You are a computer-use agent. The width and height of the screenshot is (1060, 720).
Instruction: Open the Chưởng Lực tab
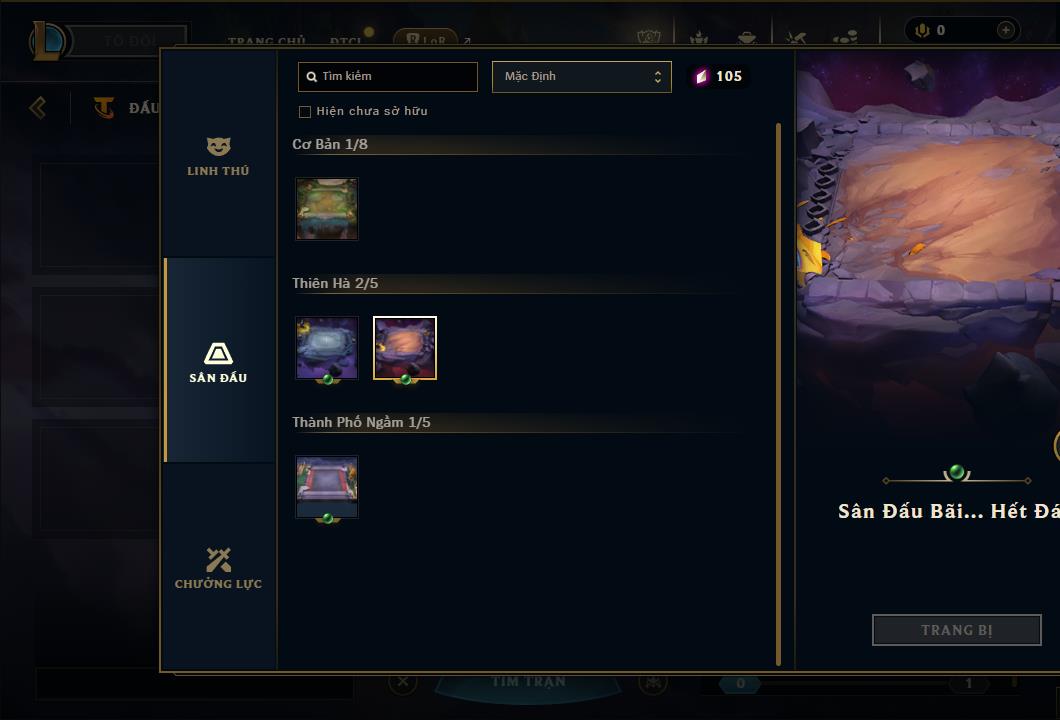coord(218,568)
